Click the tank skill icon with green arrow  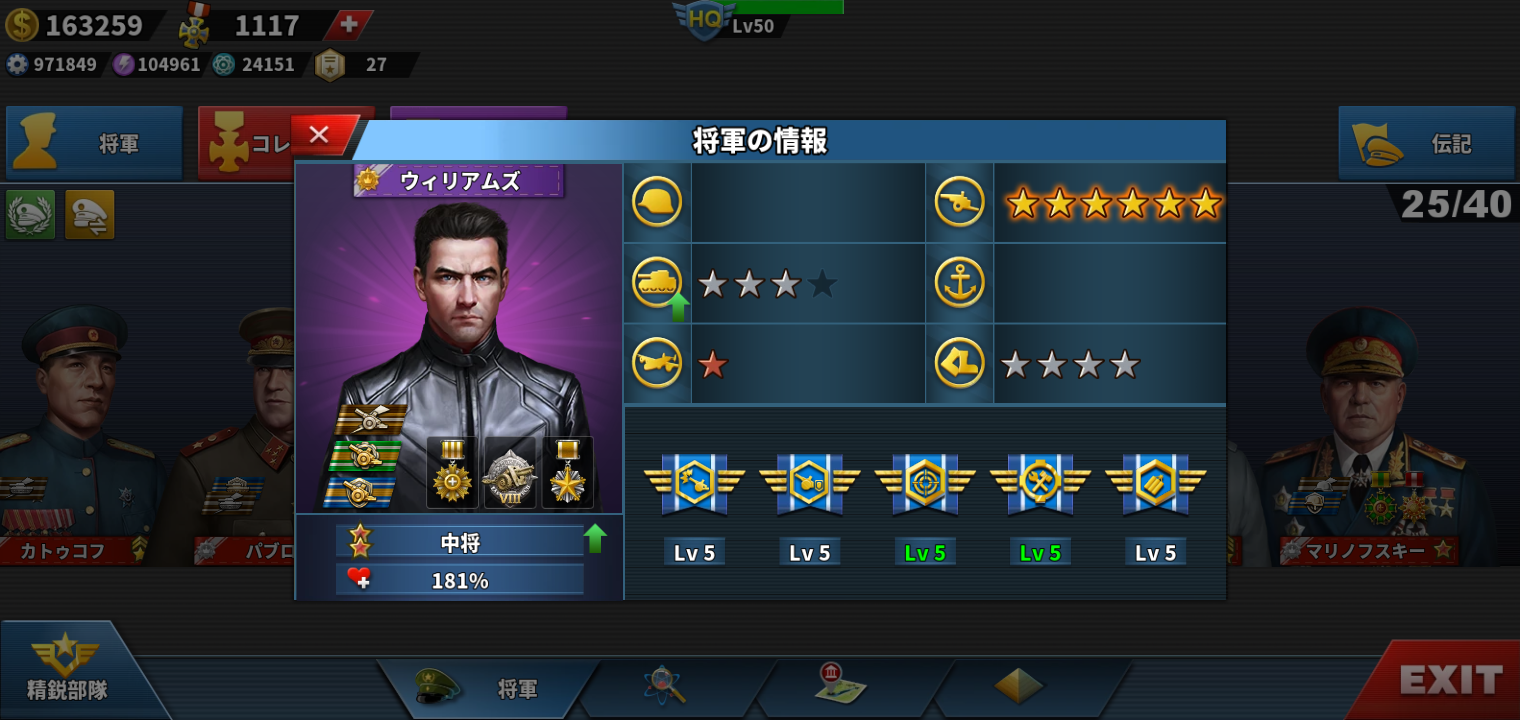[x=656, y=282]
